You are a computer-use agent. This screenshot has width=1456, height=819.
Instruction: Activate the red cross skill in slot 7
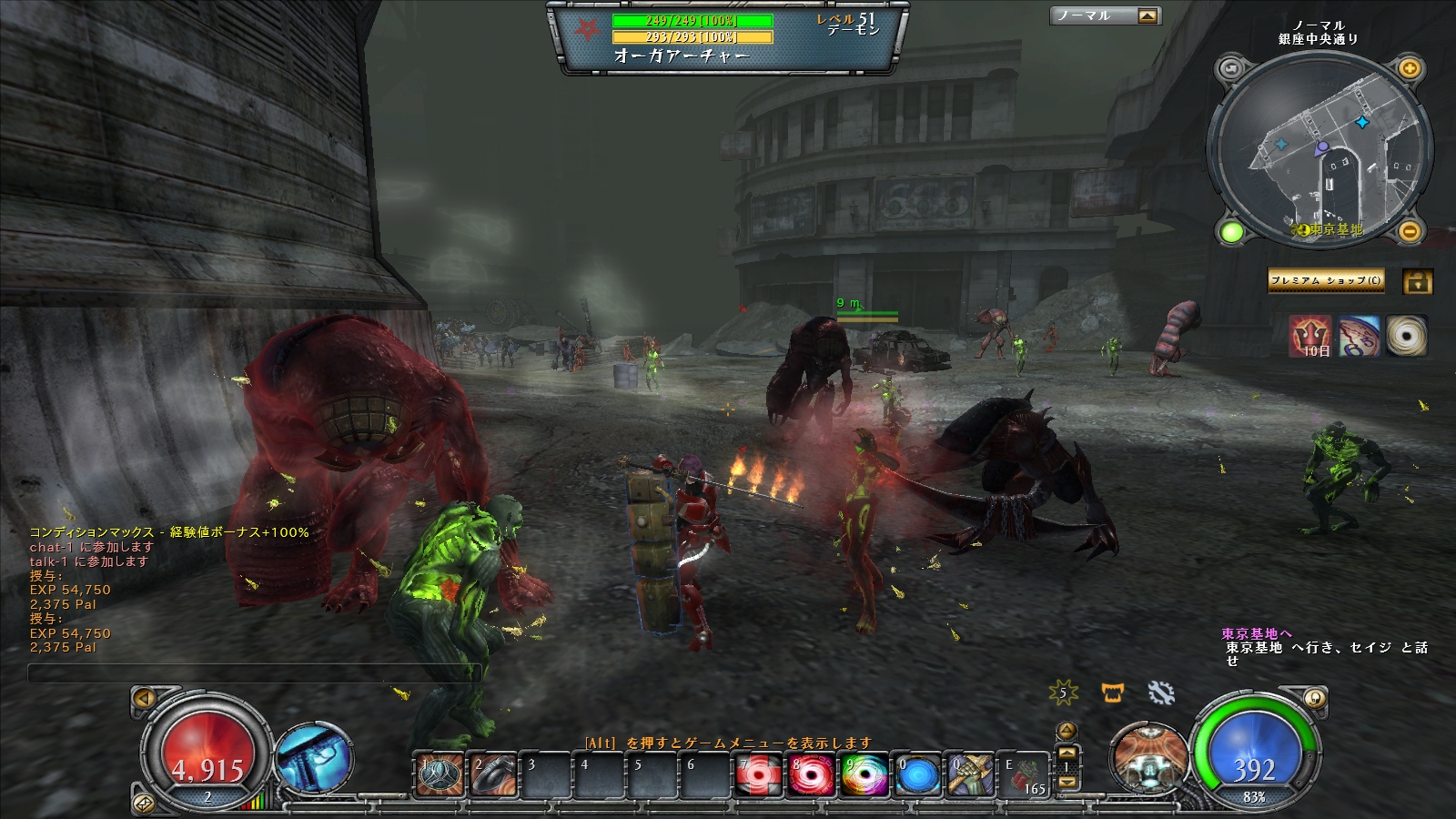pos(757,775)
